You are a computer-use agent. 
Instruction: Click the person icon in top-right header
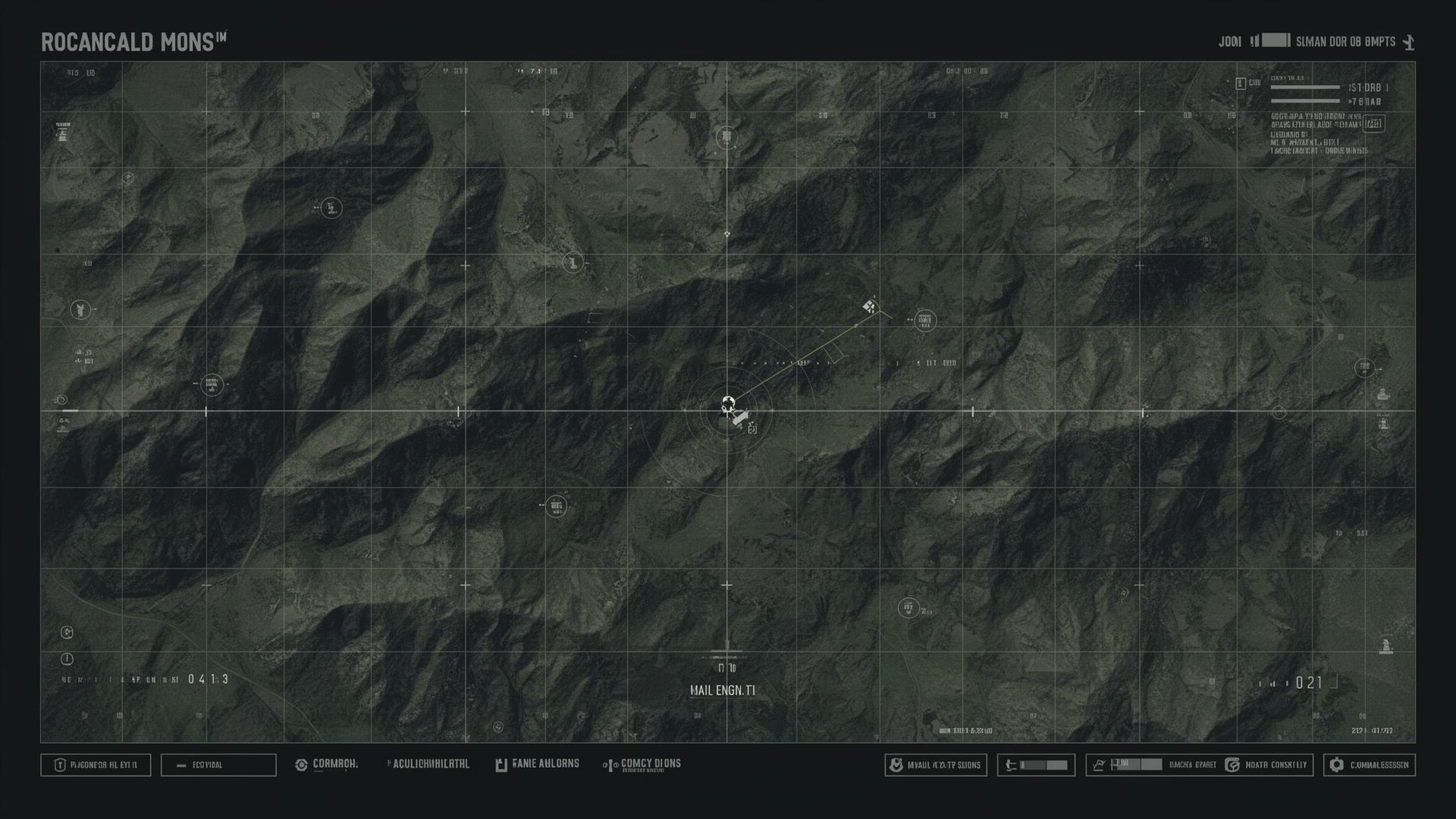[x=1408, y=42]
